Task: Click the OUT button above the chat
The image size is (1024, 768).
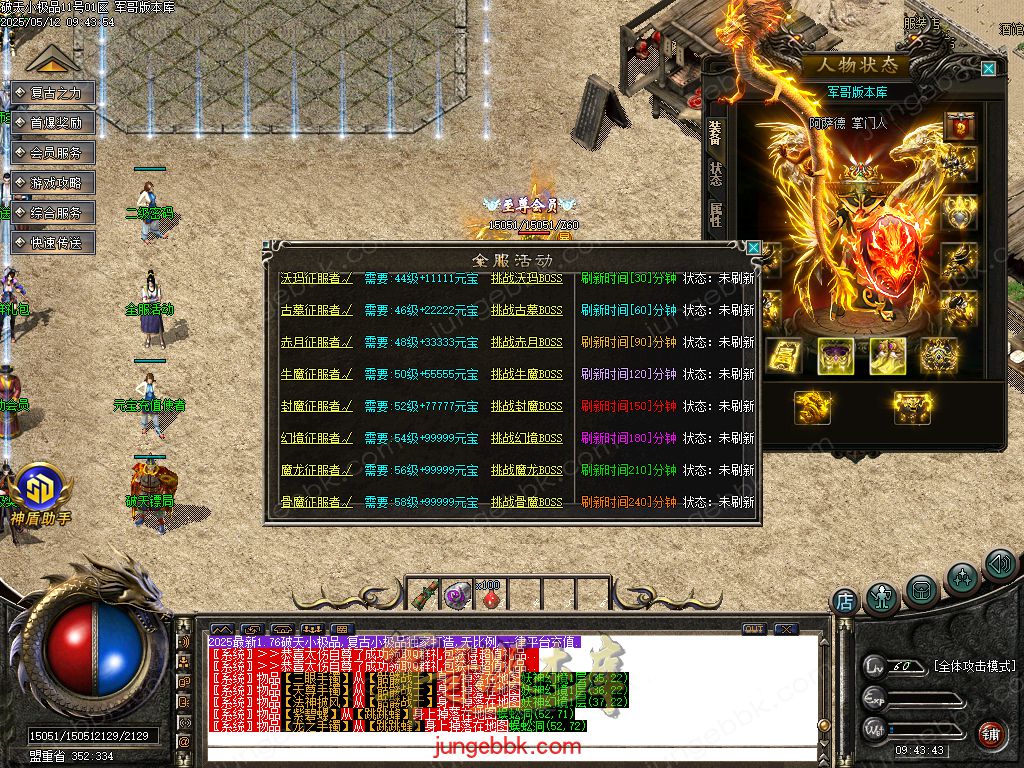Action: click(x=753, y=629)
